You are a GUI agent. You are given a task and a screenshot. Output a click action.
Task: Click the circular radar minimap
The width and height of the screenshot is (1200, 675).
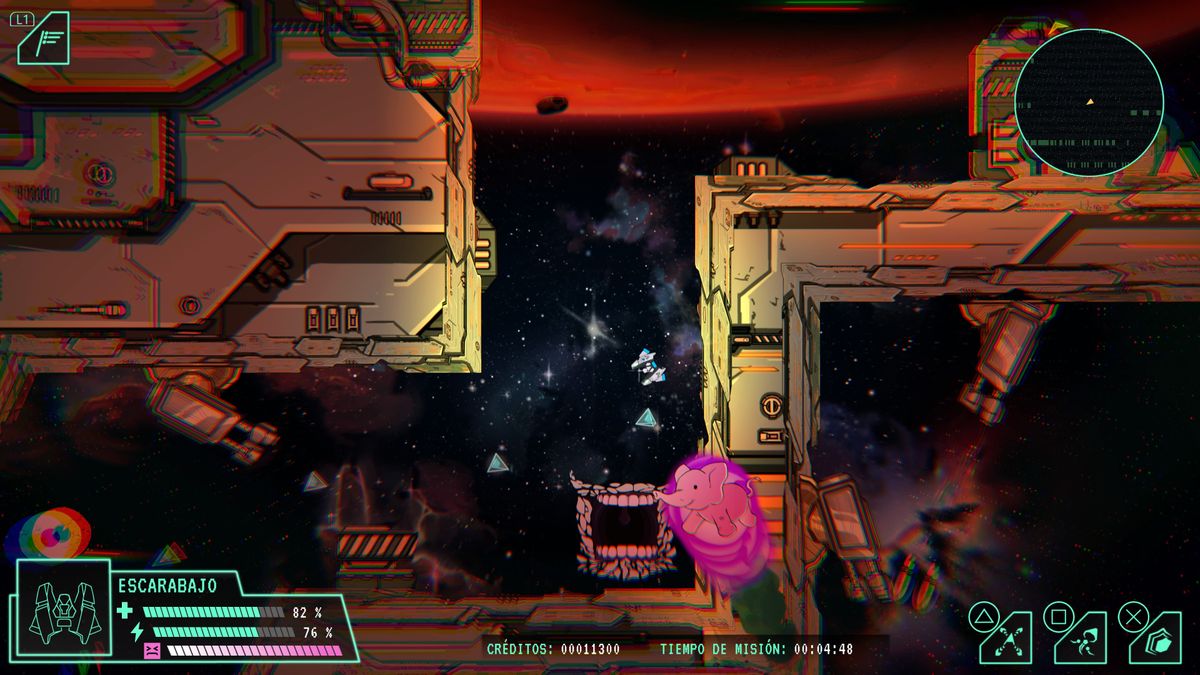[1089, 102]
